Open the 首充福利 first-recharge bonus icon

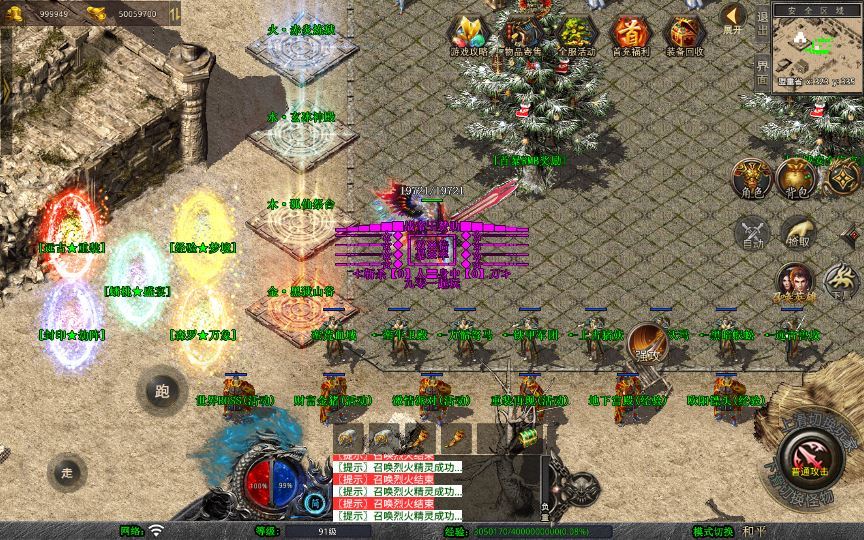pyautogui.click(x=630, y=35)
